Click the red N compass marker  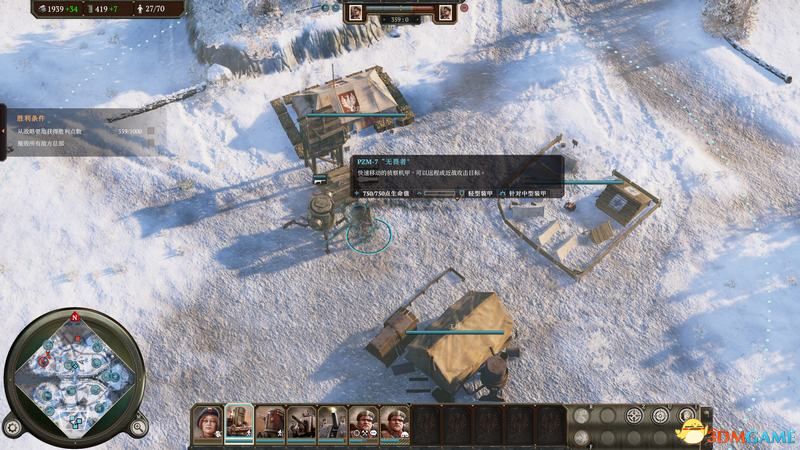pos(74,316)
